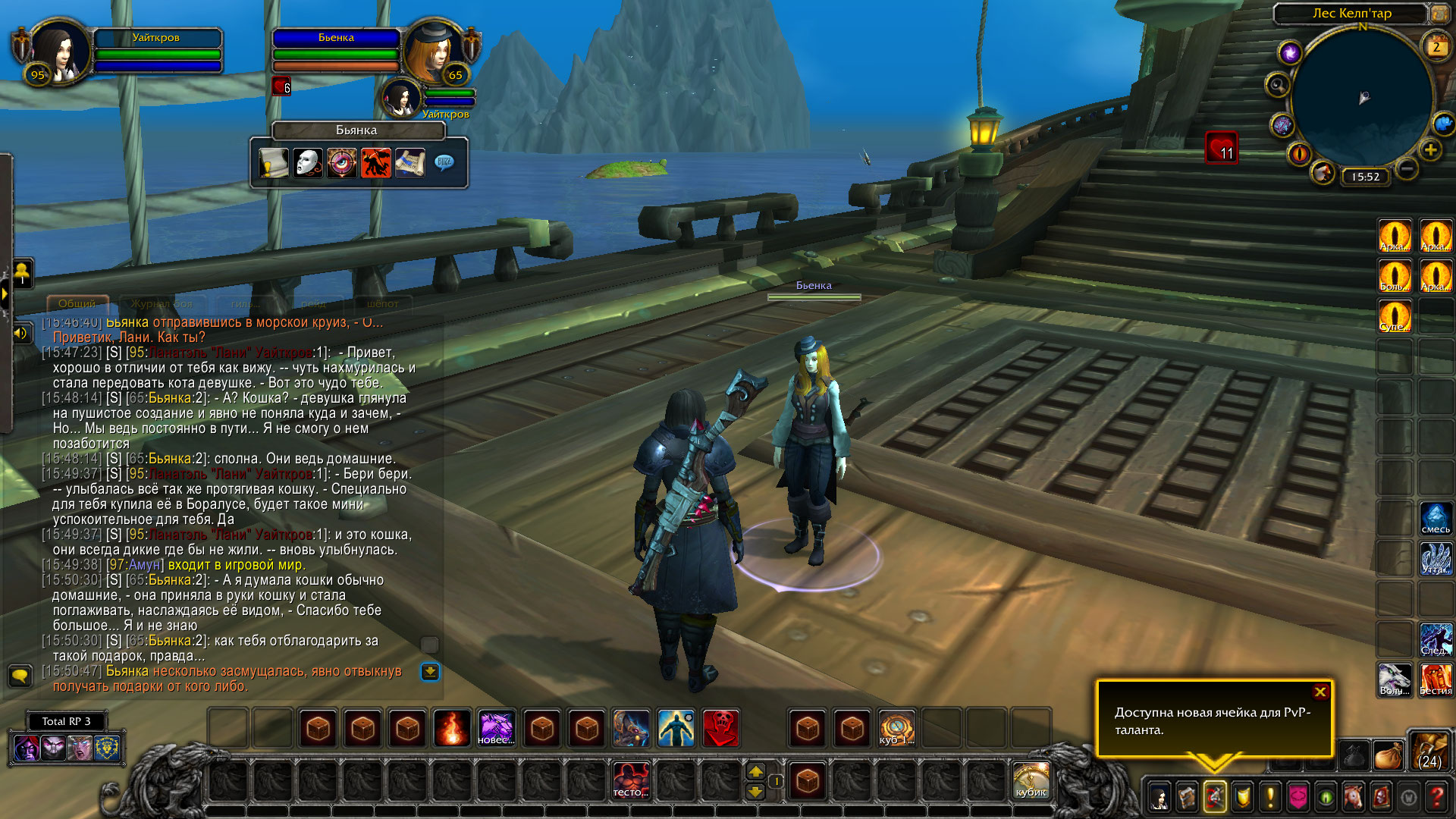Switch to the Общий chat tab
Image resolution: width=1456 pixels, height=819 pixels.
[77, 303]
